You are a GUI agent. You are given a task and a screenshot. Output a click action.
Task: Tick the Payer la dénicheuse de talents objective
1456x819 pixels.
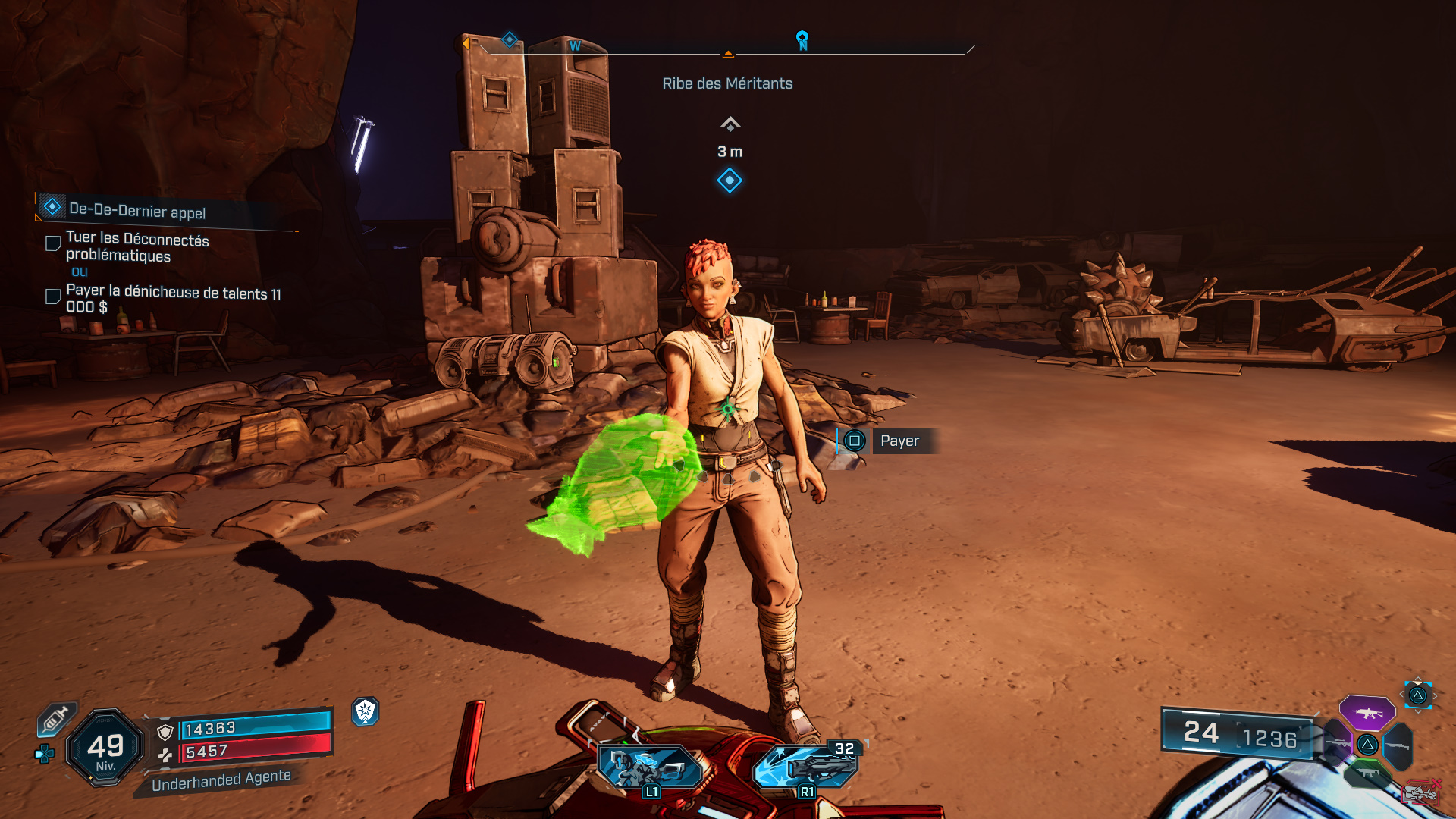(53, 297)
